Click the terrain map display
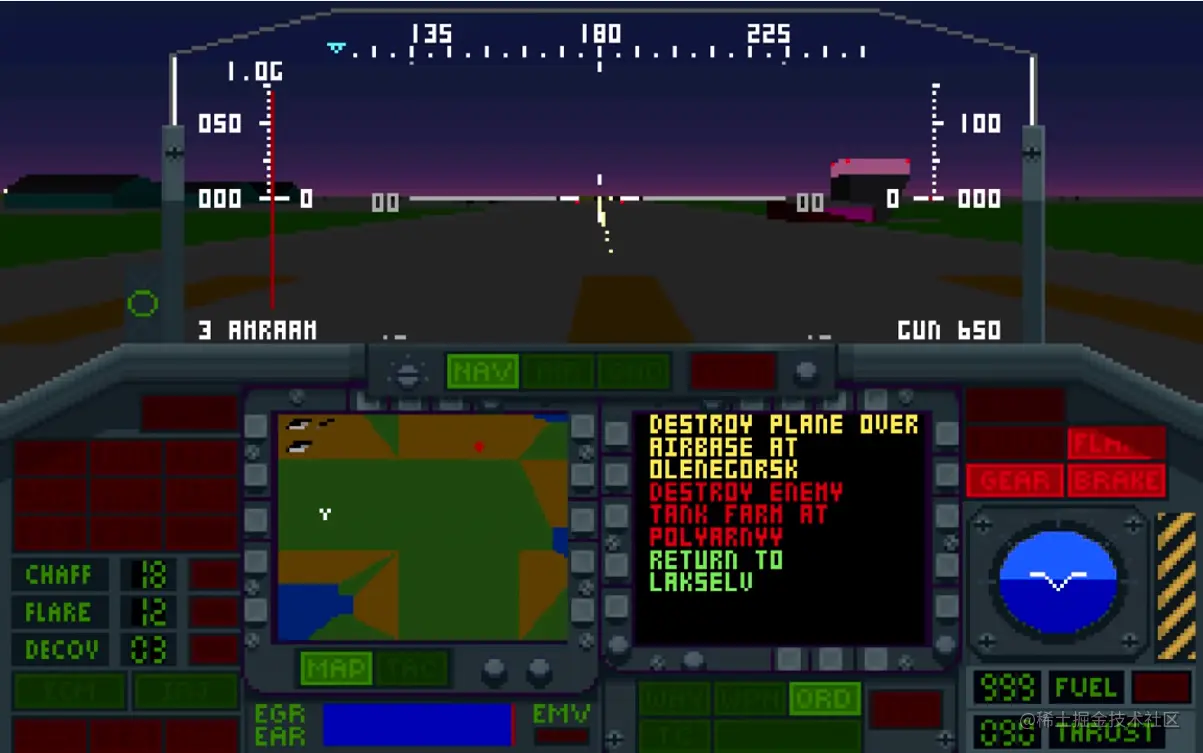The image size is (1203, 753). click(x=422, y=527)
